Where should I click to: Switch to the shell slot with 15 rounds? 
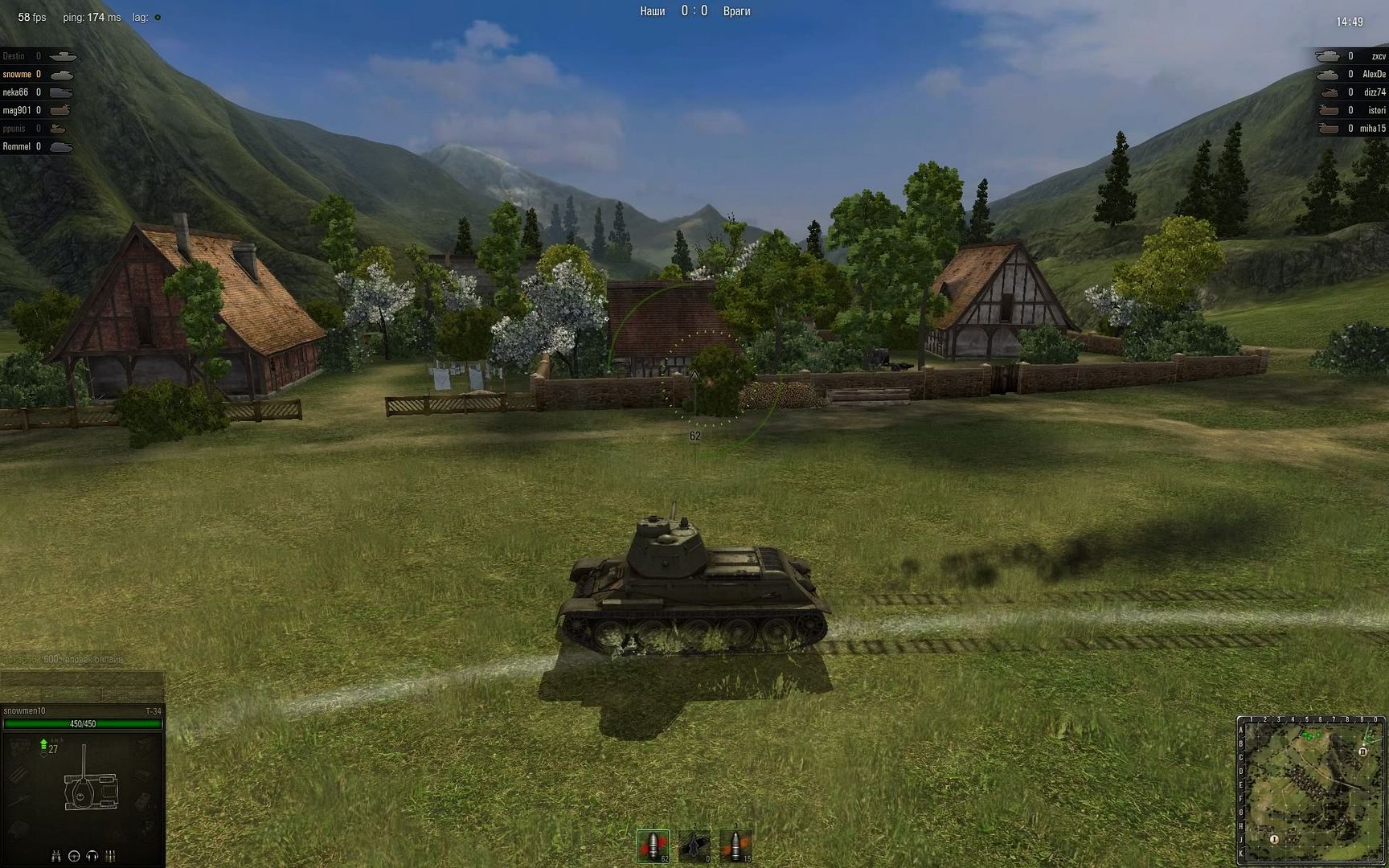pos(735,845)
